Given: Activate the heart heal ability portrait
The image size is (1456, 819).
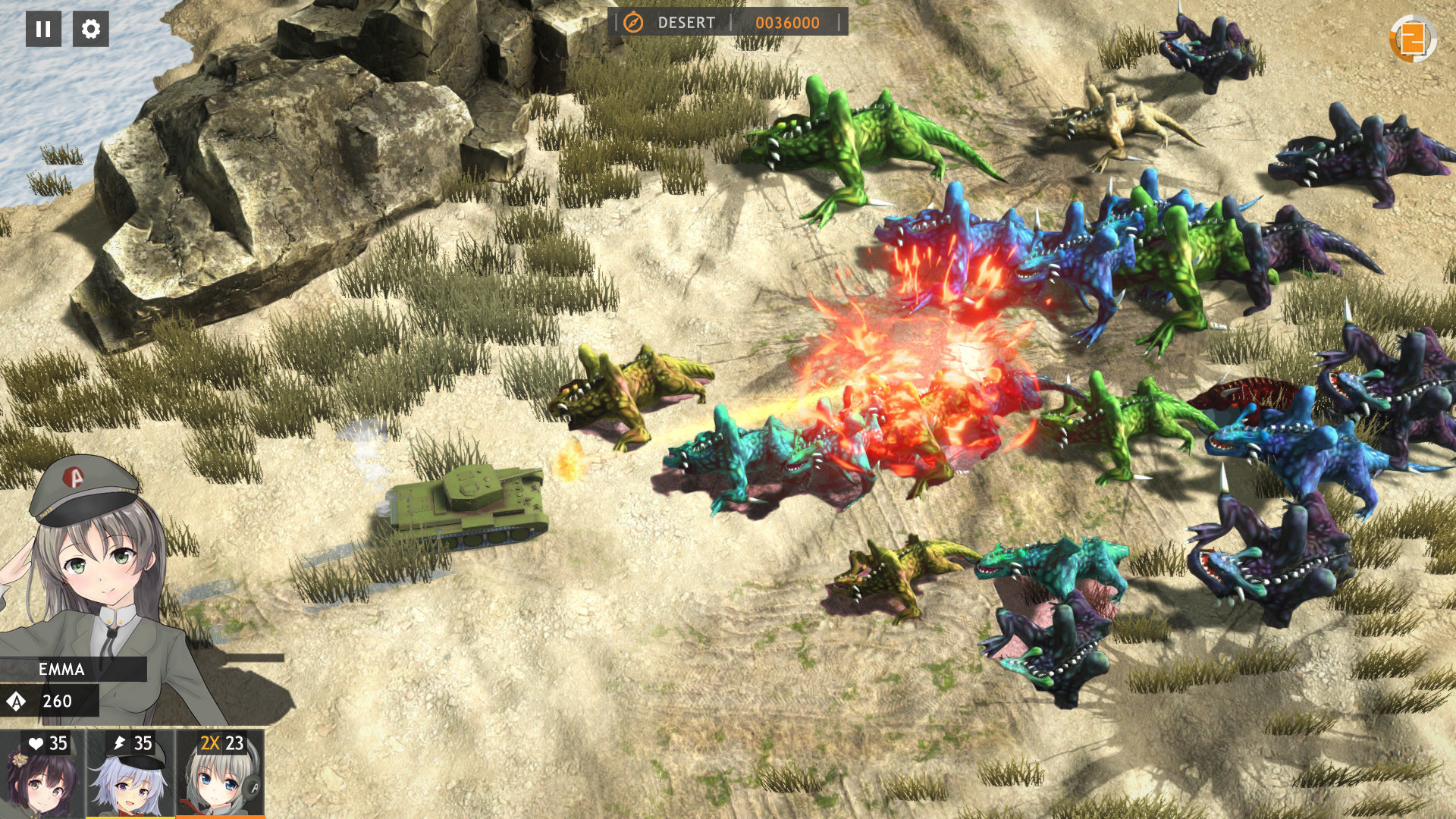Looking at the screenshot, I should [x=42, y=773].
